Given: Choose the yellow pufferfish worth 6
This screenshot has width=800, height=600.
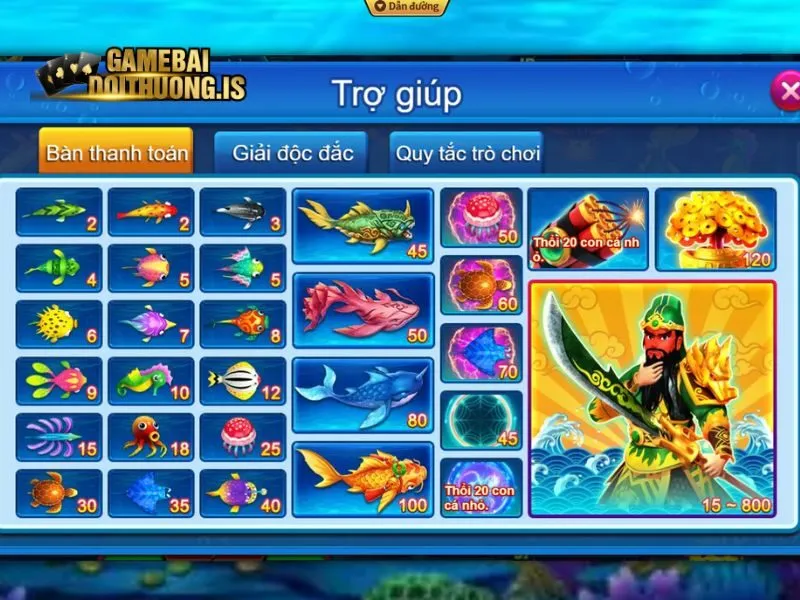Looking at the screenshot, I should click(x=59, y=324).
